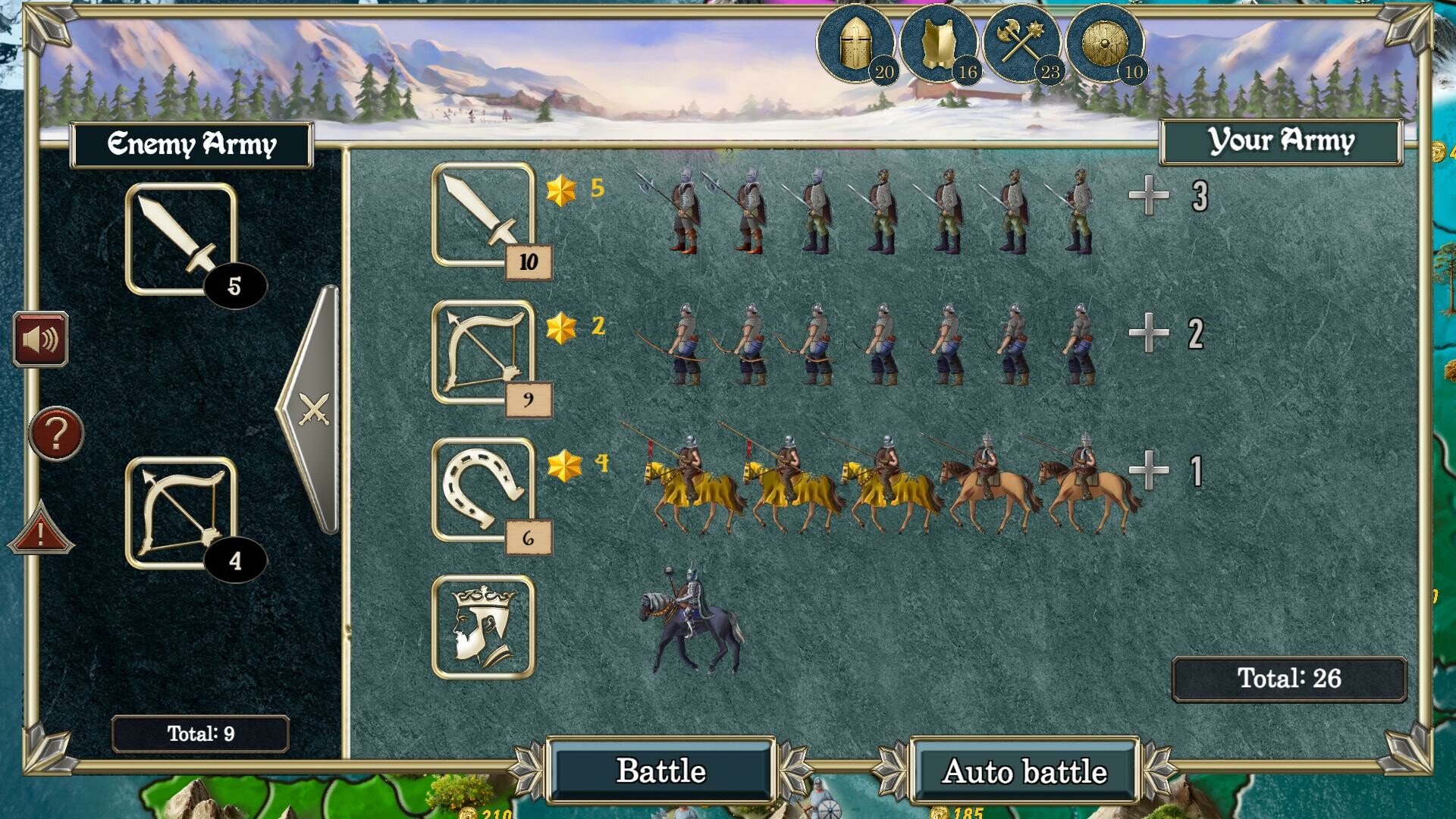This screenshot has width=1456, height=819.
Task: Mute the game sound
Action: coord(40,339)
